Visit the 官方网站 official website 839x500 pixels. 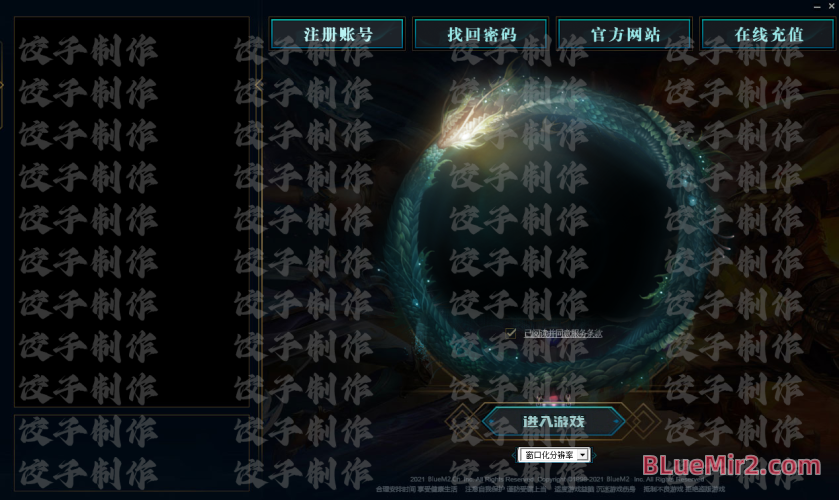pos(625,34)
